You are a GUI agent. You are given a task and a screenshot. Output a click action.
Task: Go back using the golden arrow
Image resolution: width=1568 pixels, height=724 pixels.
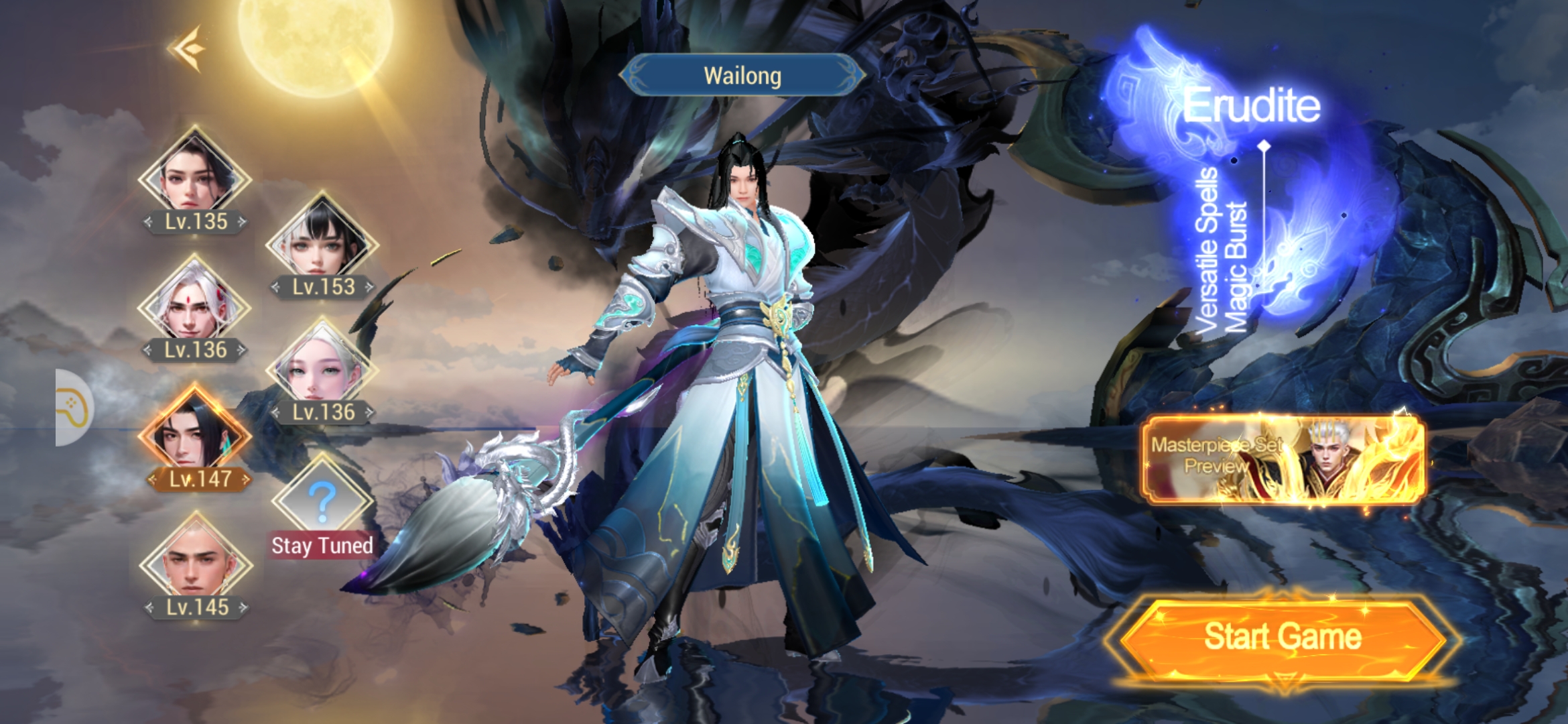187,48
